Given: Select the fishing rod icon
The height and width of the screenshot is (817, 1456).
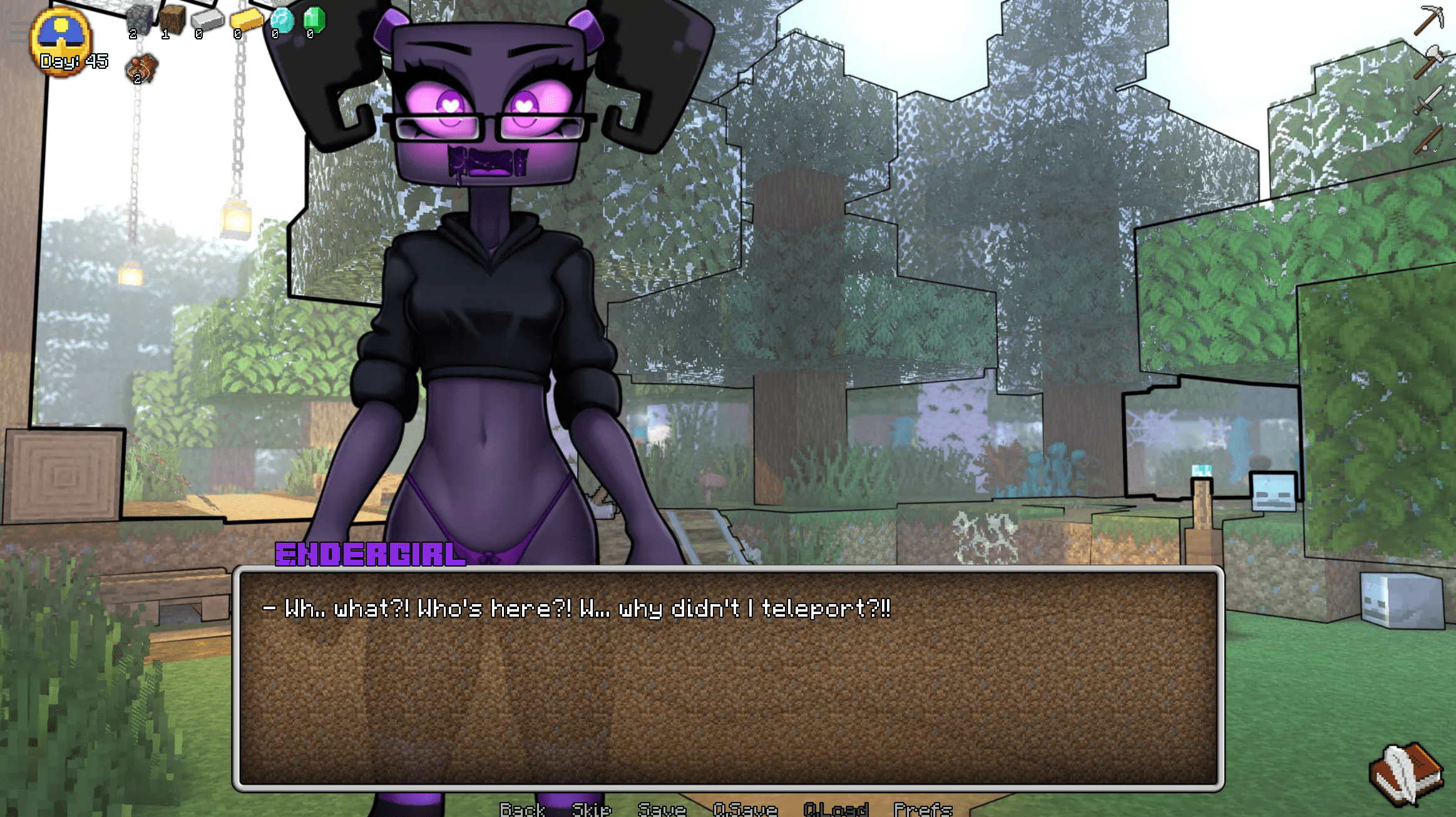Looking at the screenshot, I should click(x=1428, y=140).
